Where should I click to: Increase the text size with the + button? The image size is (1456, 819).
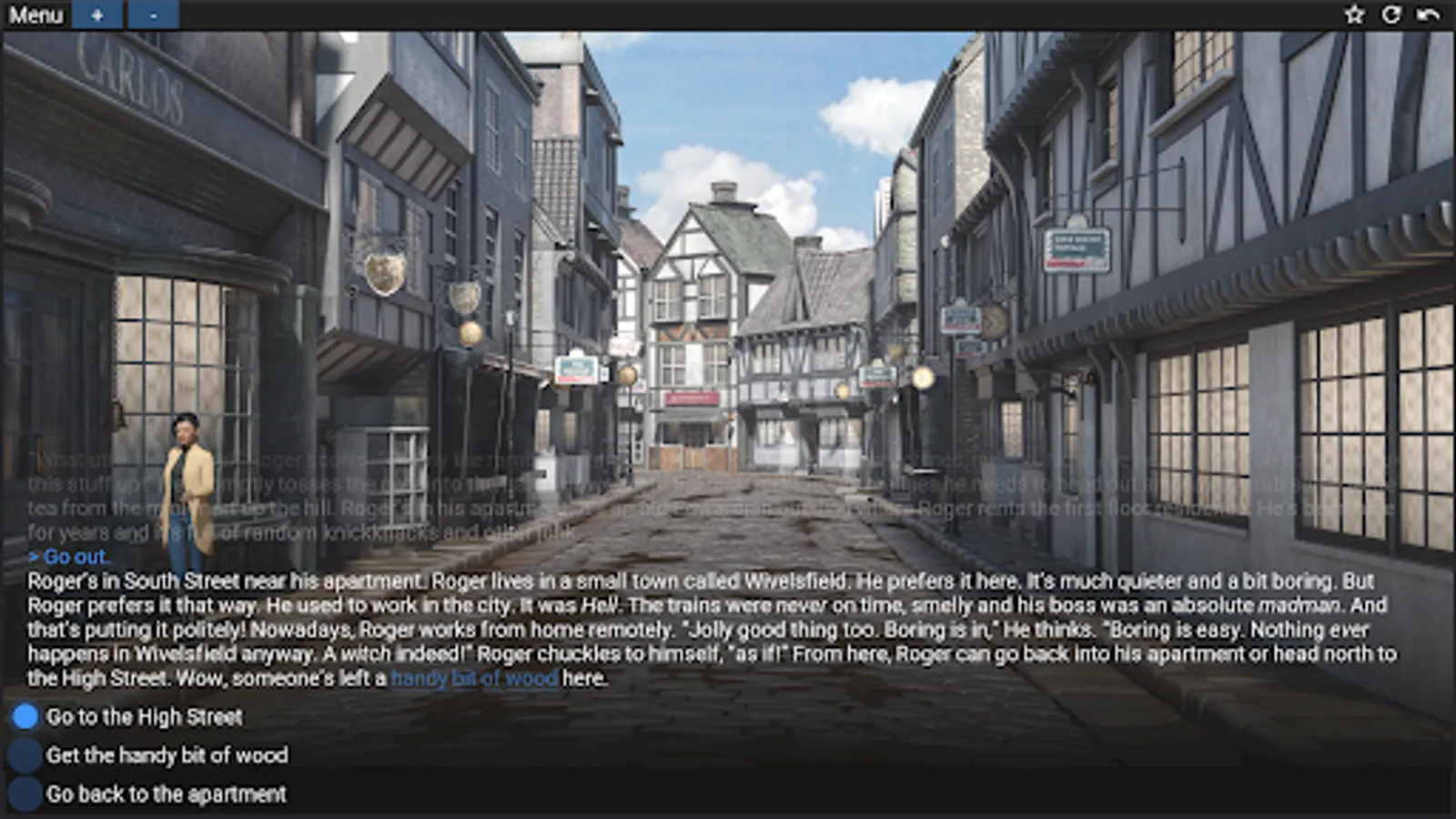pos(97,15)
